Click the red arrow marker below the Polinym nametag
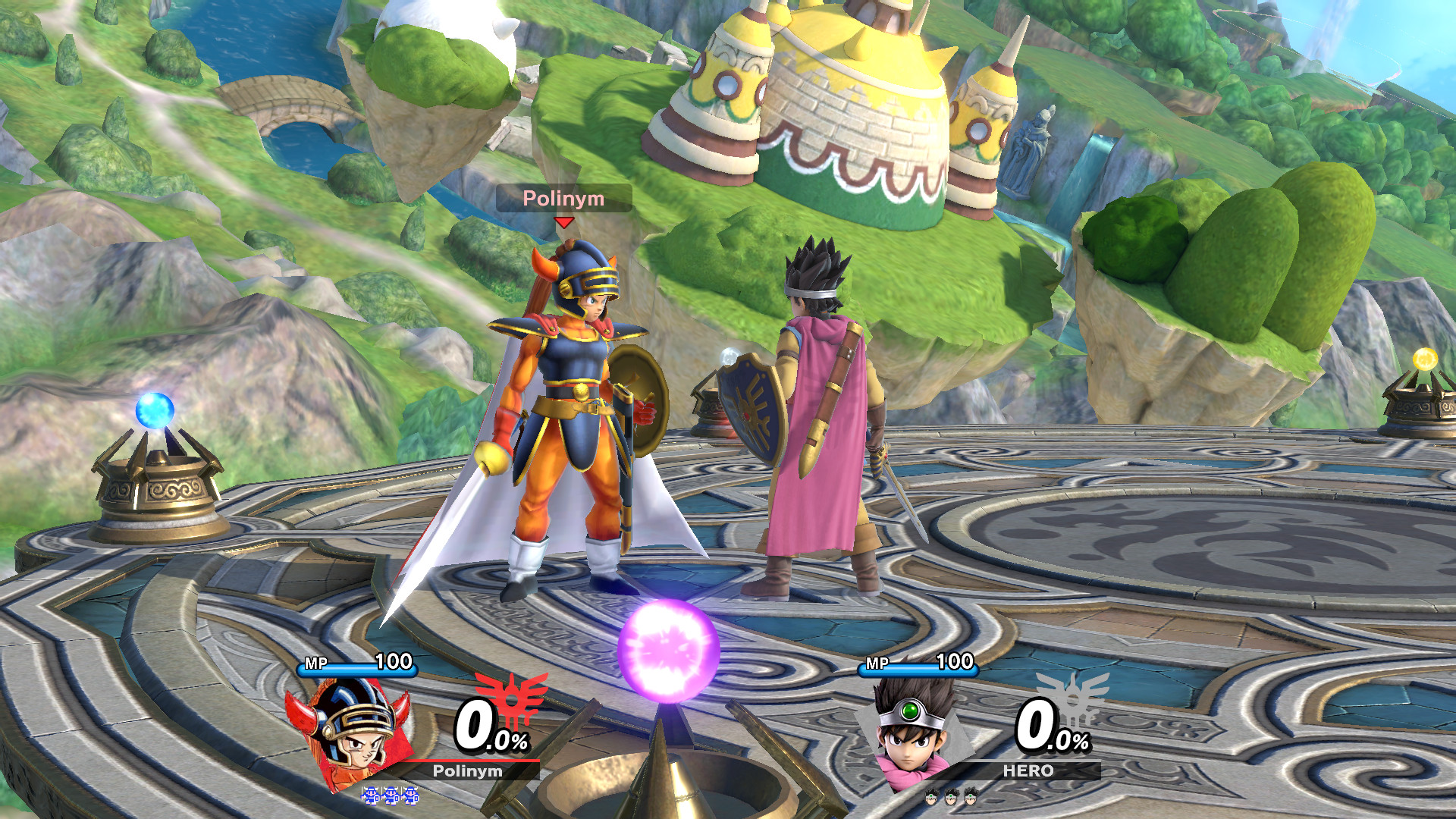 pos(564,221)
